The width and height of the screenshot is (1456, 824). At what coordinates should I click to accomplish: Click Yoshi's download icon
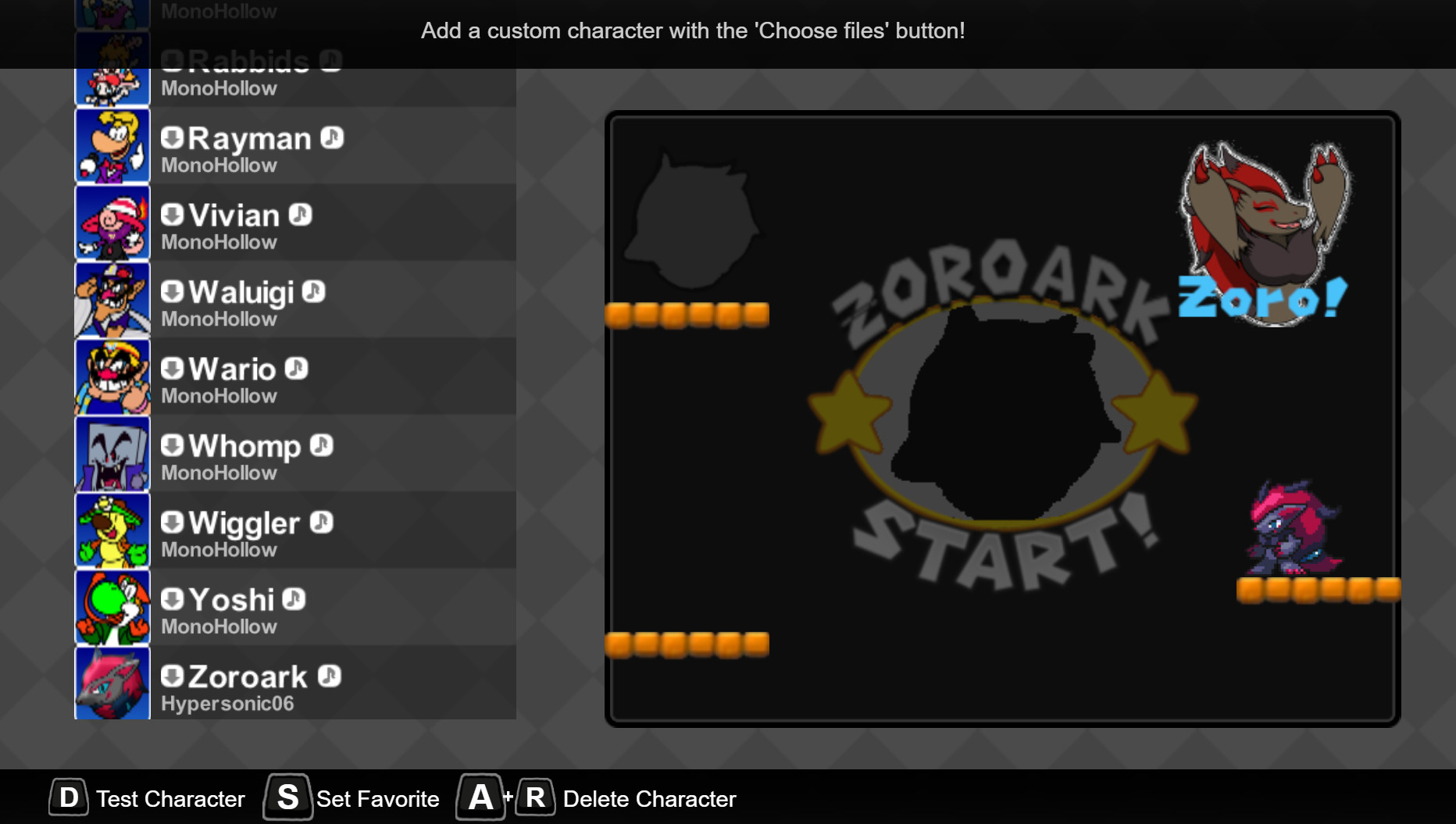[x=171, y=598]
